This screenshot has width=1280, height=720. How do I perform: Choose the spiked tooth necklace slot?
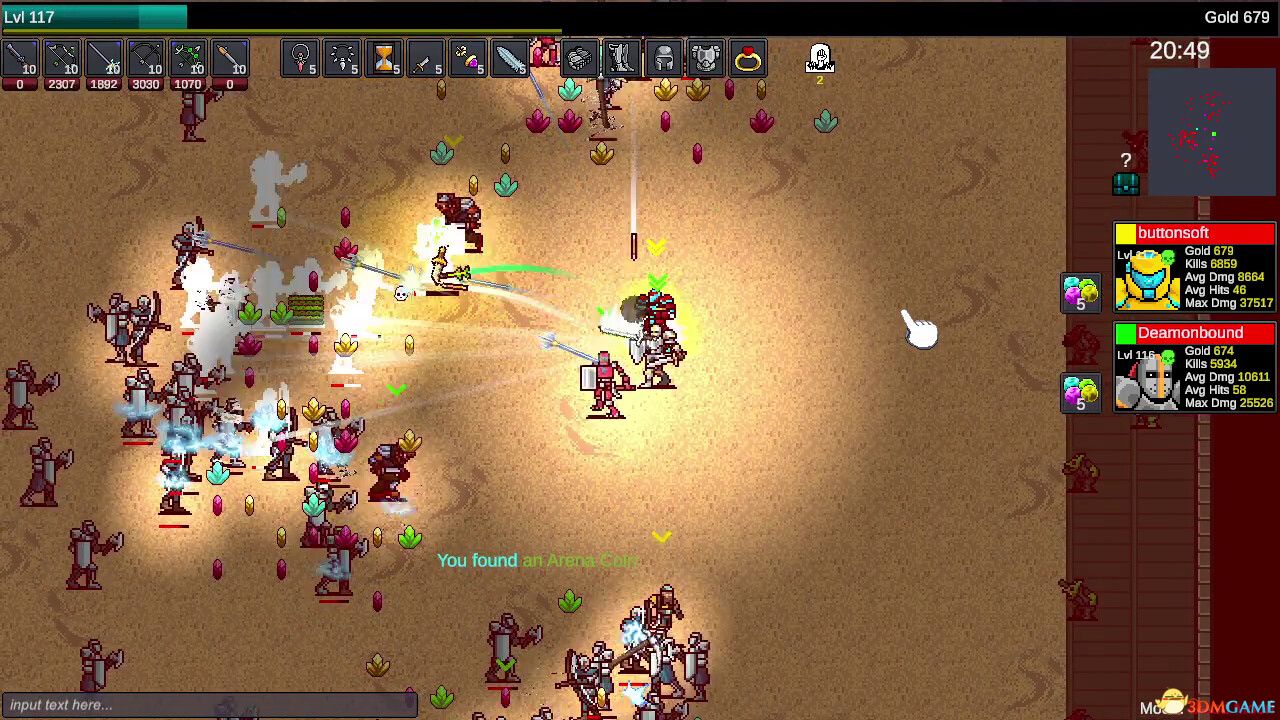click(343, 60)
